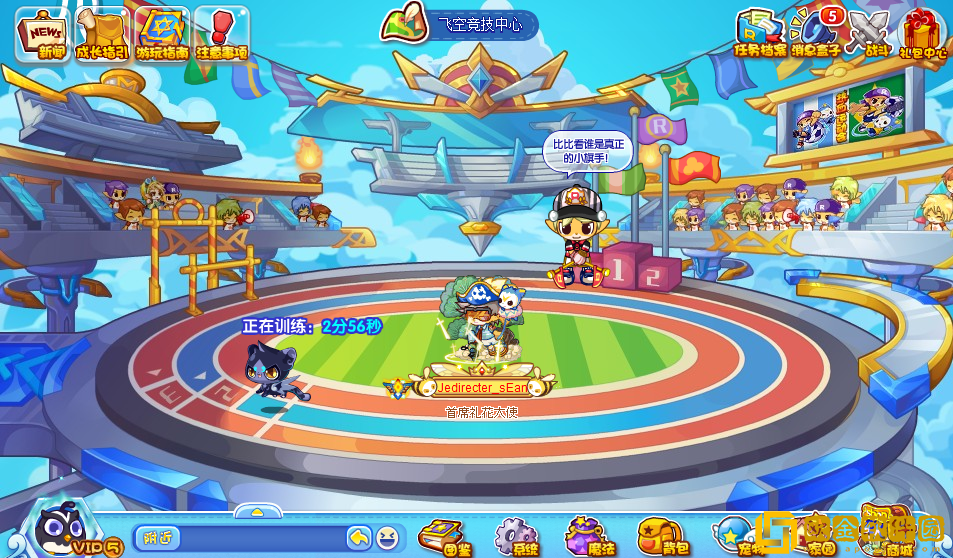Image resolution: width=953 pixels, height=558 pixels.
Task: Focus the nearby (附近) chat input box
Action: (240, 538)
